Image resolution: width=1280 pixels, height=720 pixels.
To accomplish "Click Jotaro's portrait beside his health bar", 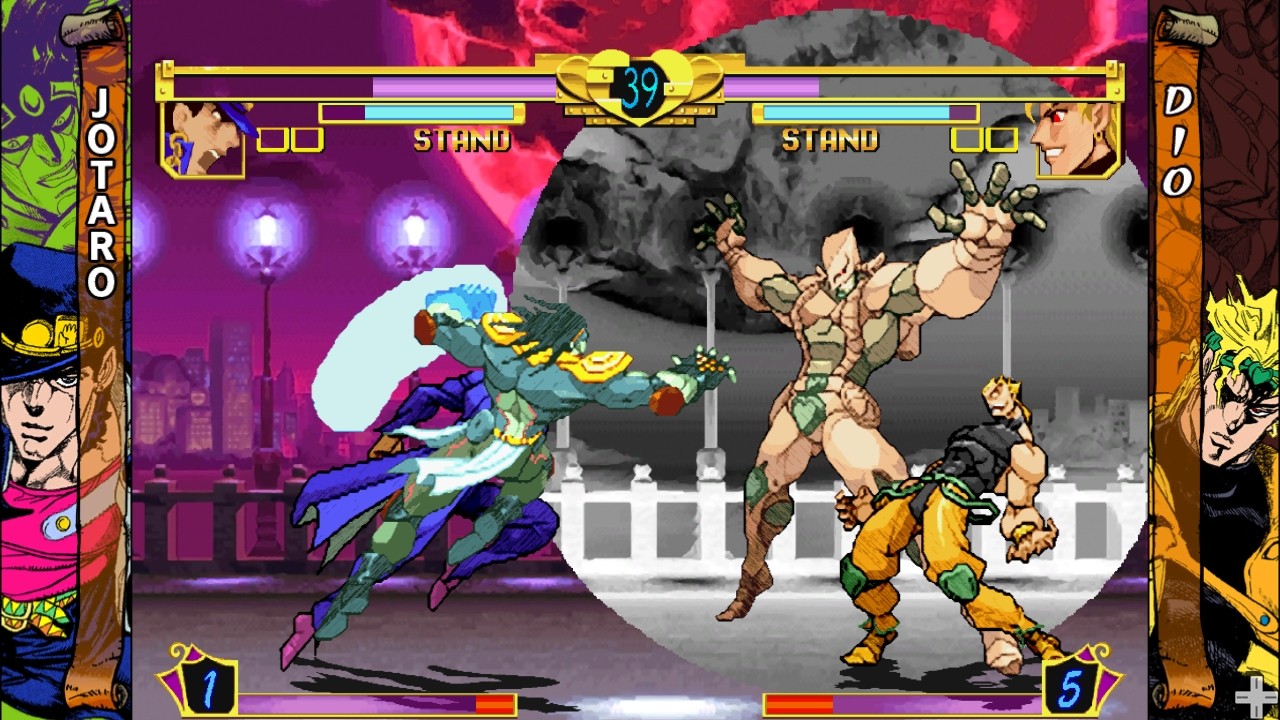I will pyautogui.click(x=203, y=139).
